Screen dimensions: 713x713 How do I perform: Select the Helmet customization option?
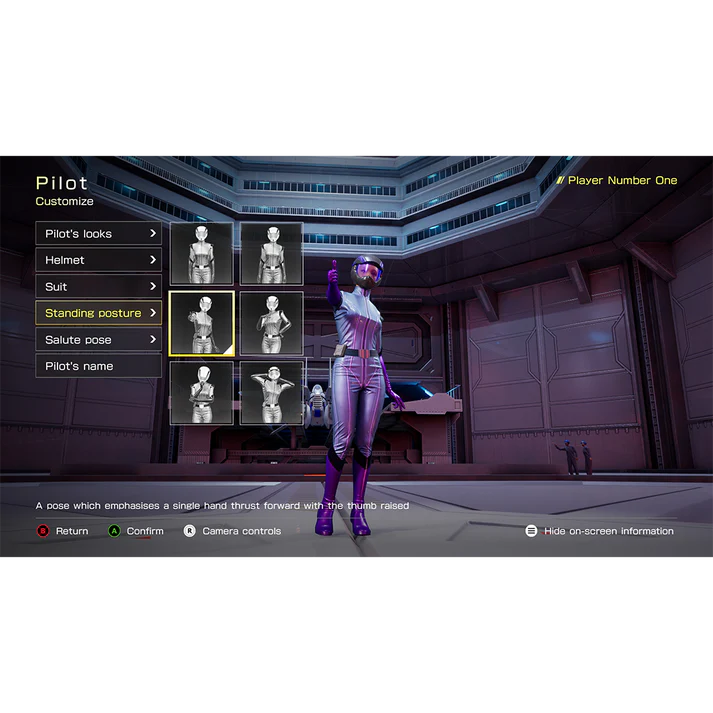[98, 260]
